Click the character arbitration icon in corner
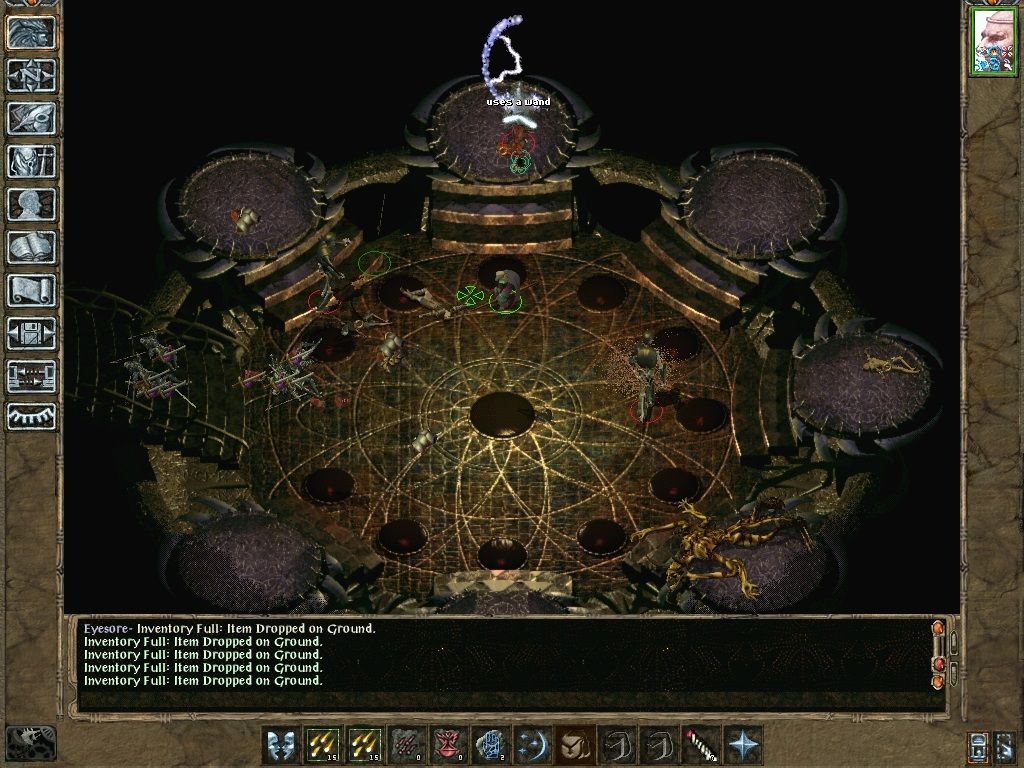The image size is (1024, 768). pos(31,742)
